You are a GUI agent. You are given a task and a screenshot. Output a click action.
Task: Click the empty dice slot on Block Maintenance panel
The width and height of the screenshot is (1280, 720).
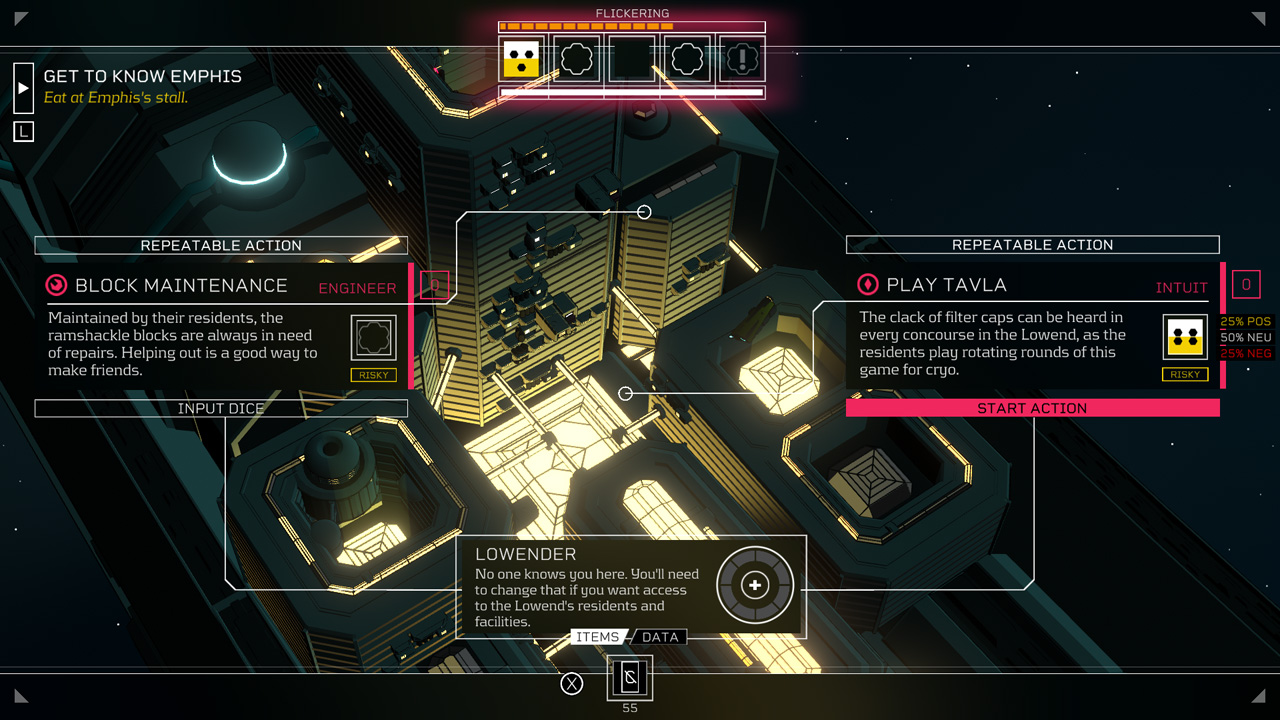click(x=372, y=336)
